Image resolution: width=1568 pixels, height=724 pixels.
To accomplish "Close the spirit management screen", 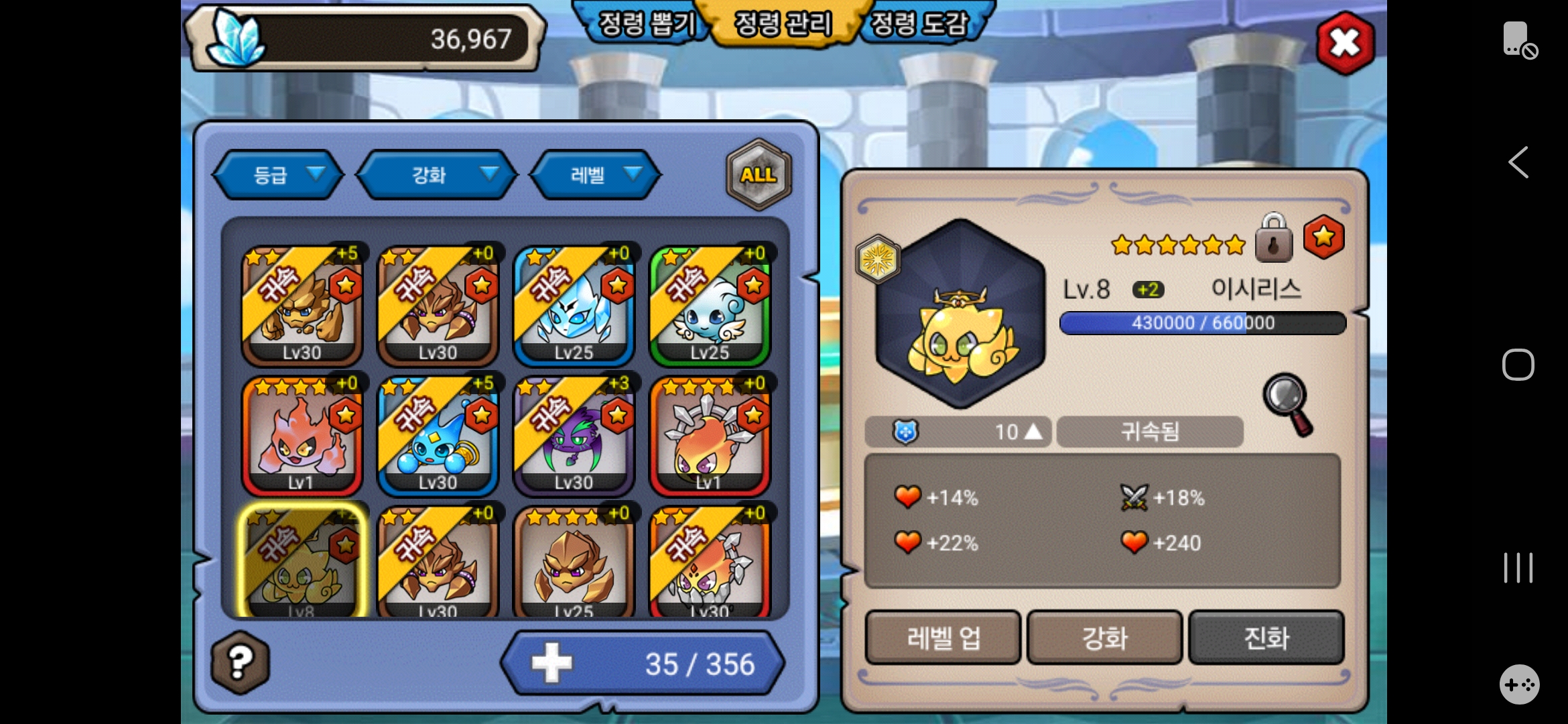I will 1345,43.
